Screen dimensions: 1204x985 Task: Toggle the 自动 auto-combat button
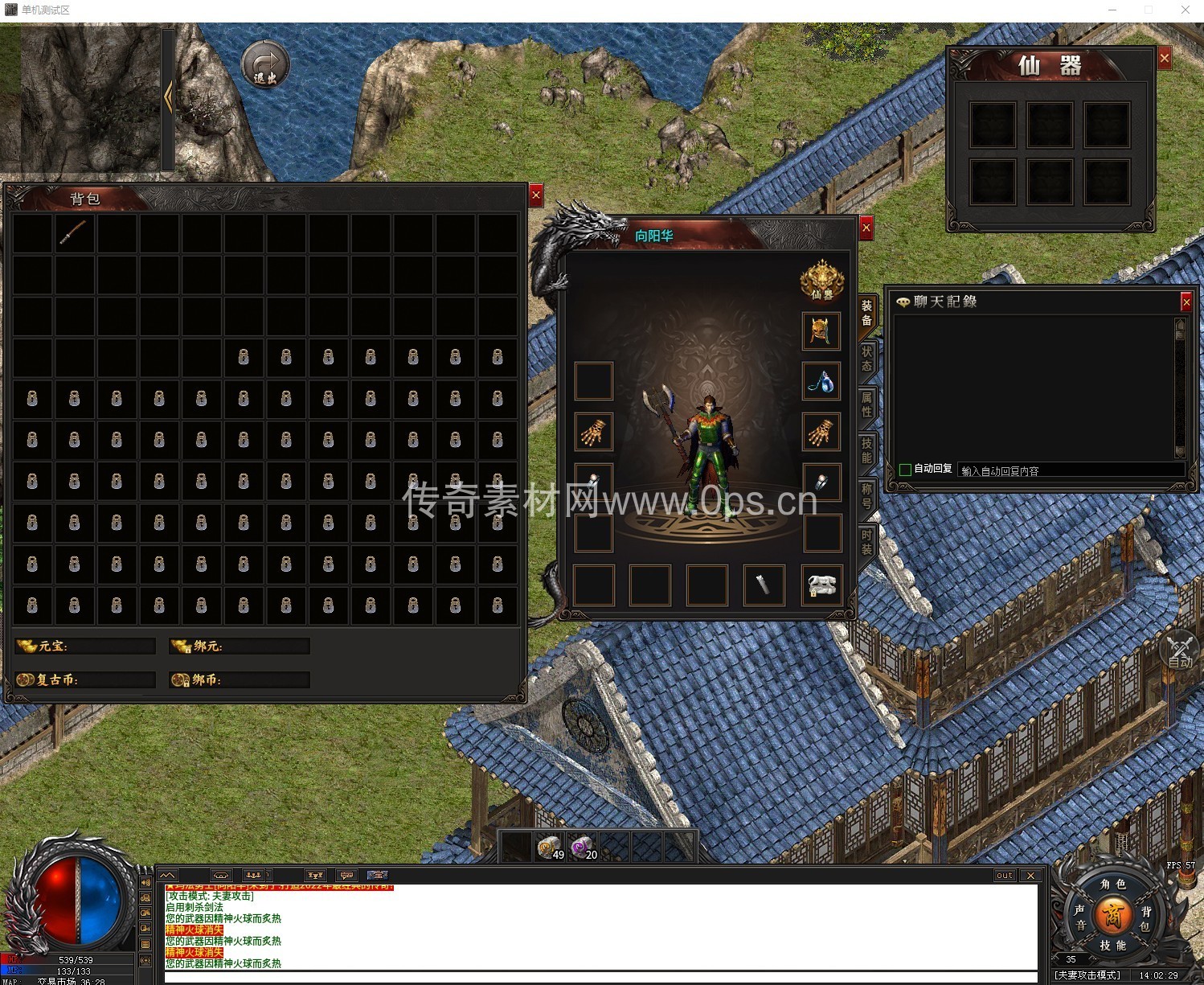click(1180, 652)
